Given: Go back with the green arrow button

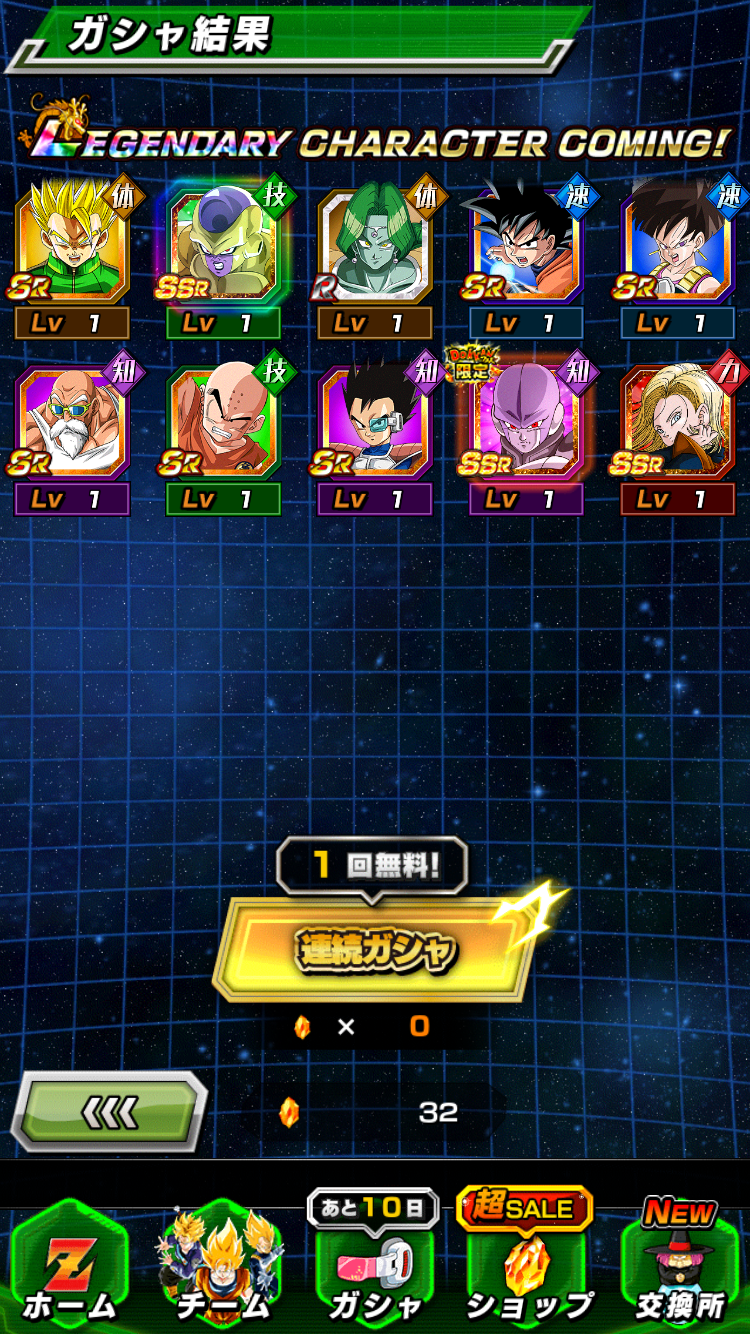Looking at the screenshot, I should (108, 1111).
